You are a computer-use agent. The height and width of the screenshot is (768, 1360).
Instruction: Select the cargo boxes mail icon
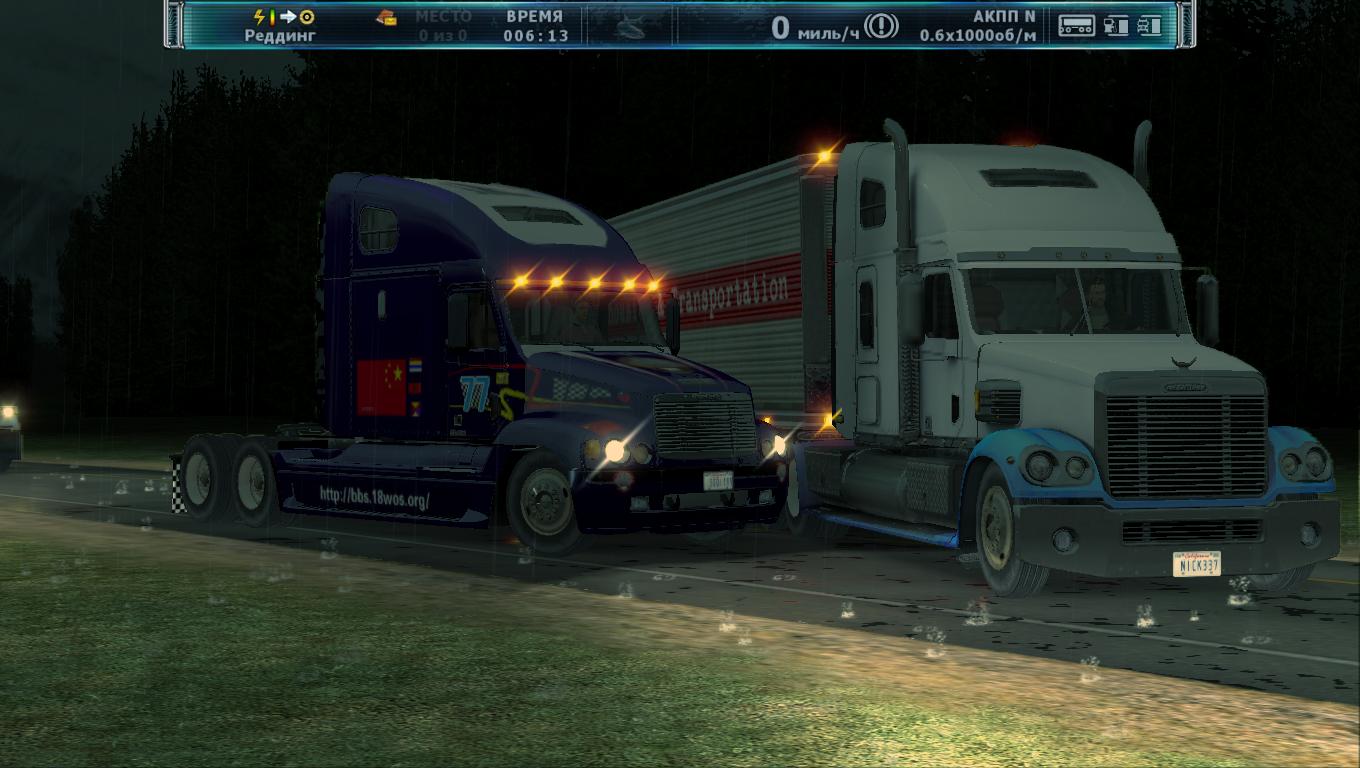pos(386,17)
